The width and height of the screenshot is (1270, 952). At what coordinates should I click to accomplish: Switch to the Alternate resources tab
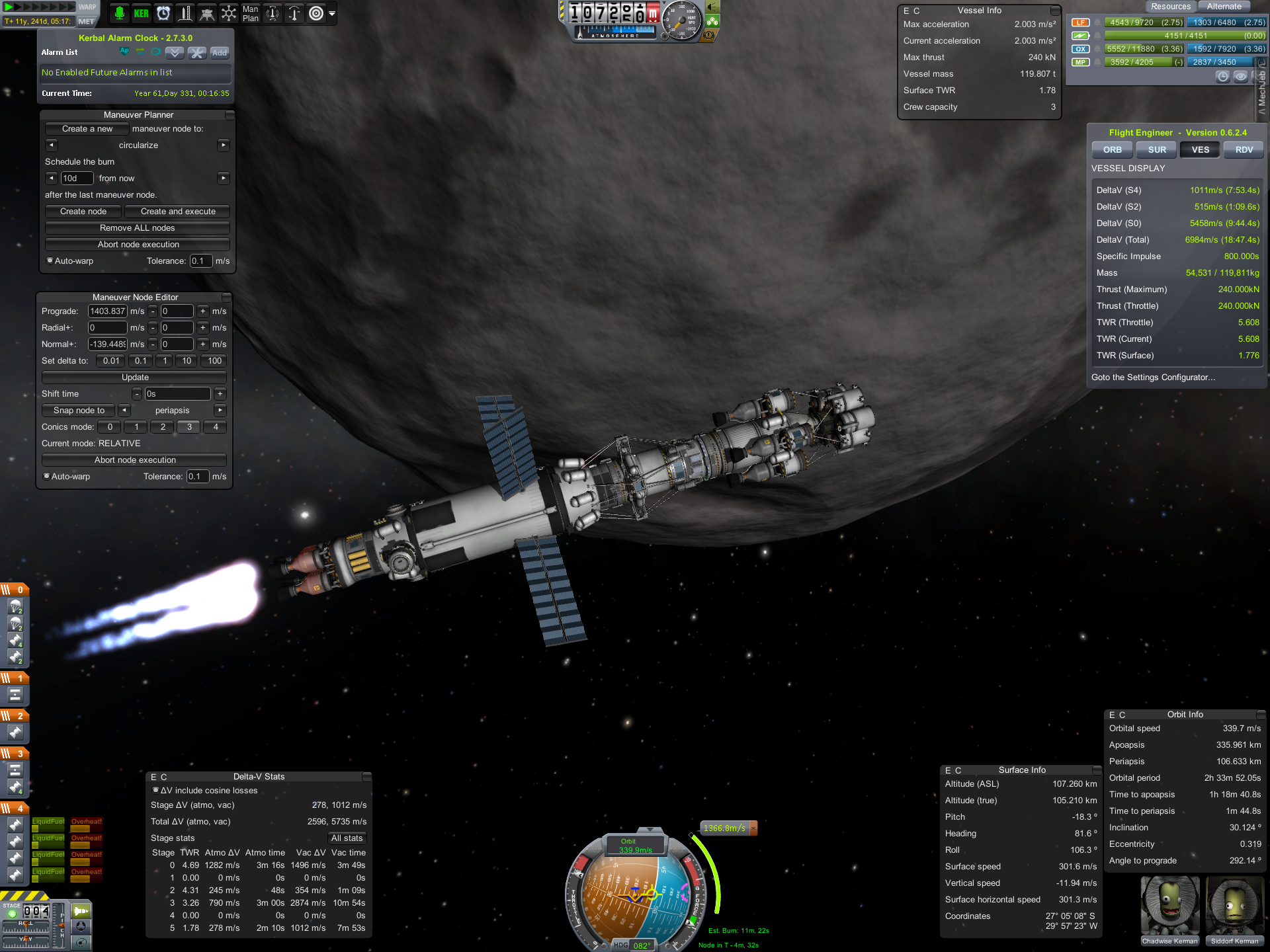[x=1224, y=7]
